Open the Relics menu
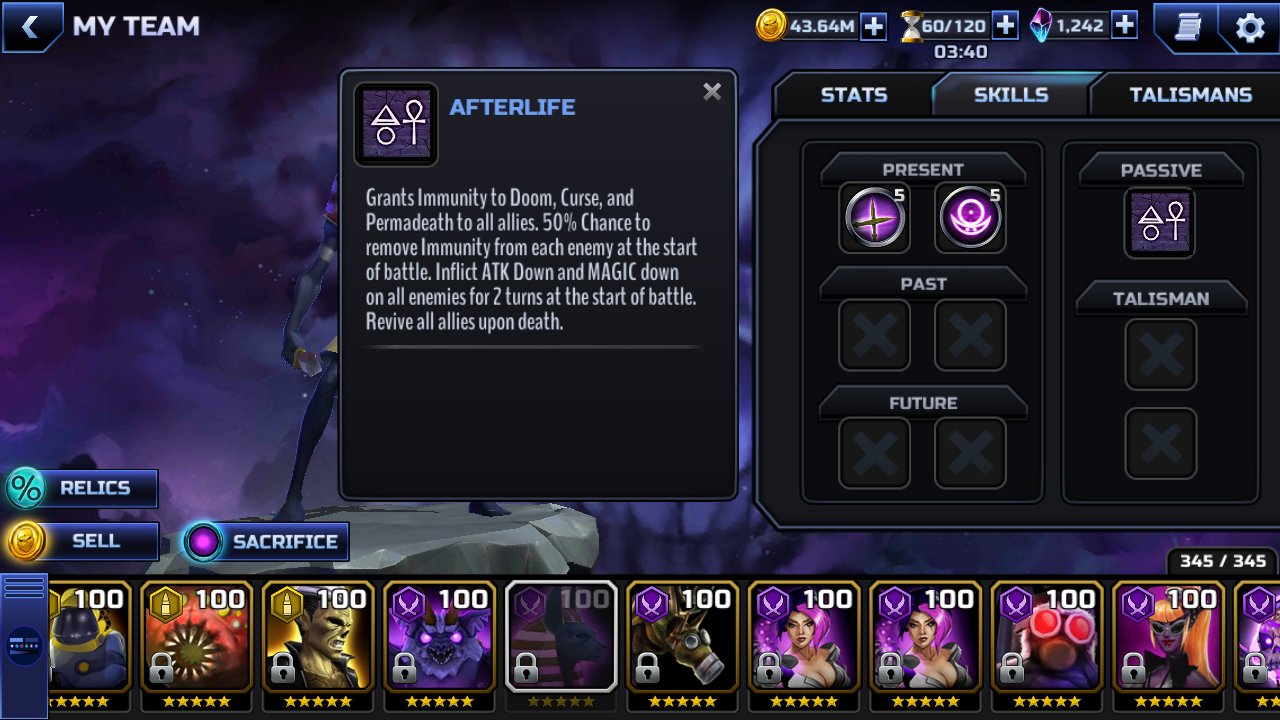This screenshot has width=1280, height=720. point(82,488)
